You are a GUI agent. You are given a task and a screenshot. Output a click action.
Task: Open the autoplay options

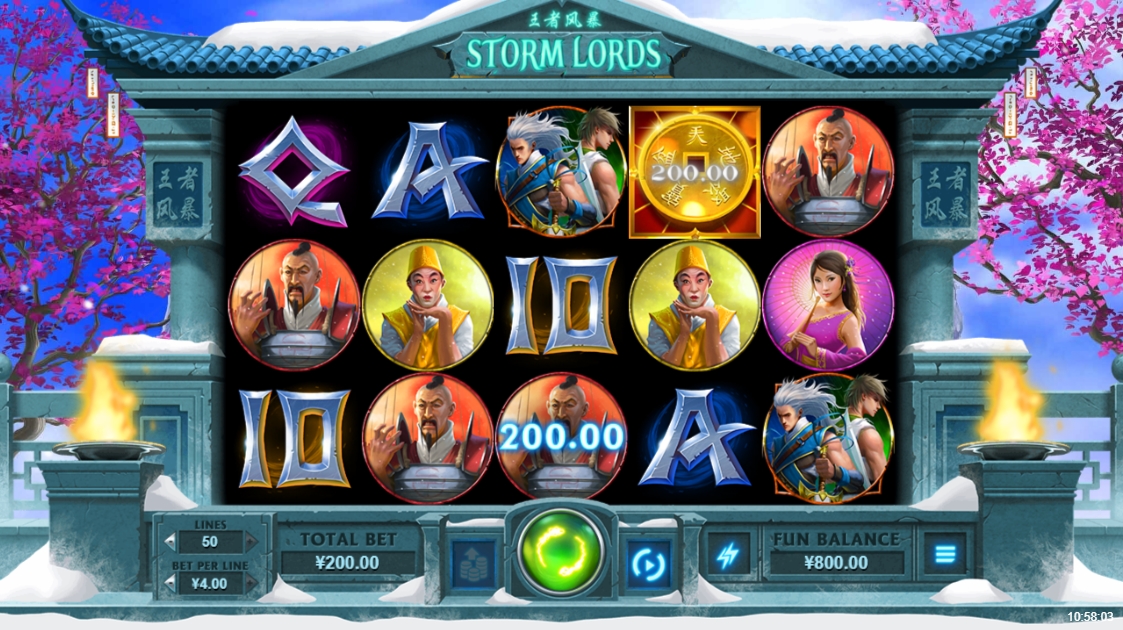648,564
